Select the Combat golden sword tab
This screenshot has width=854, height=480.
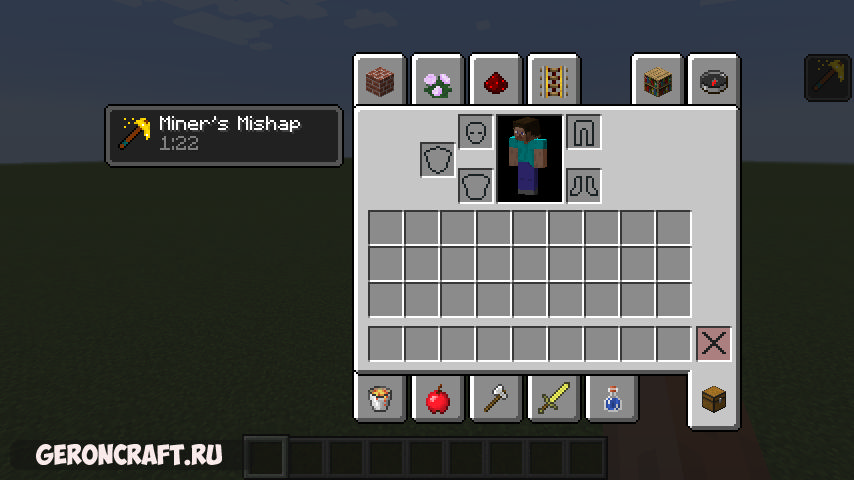[x=552, y=400]
